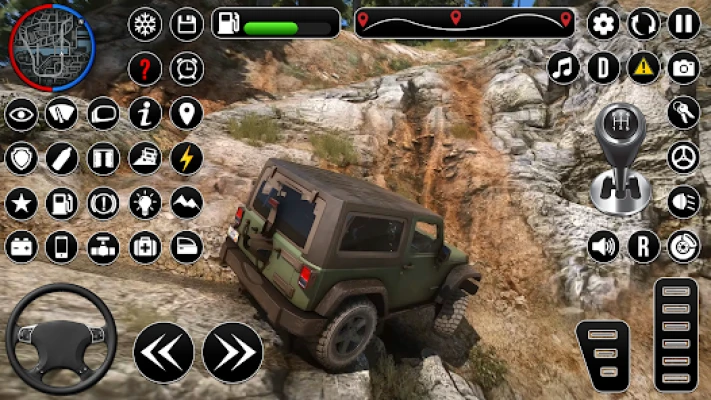Tap the snowflake icon
711x400 pixels.
point(145,24)
